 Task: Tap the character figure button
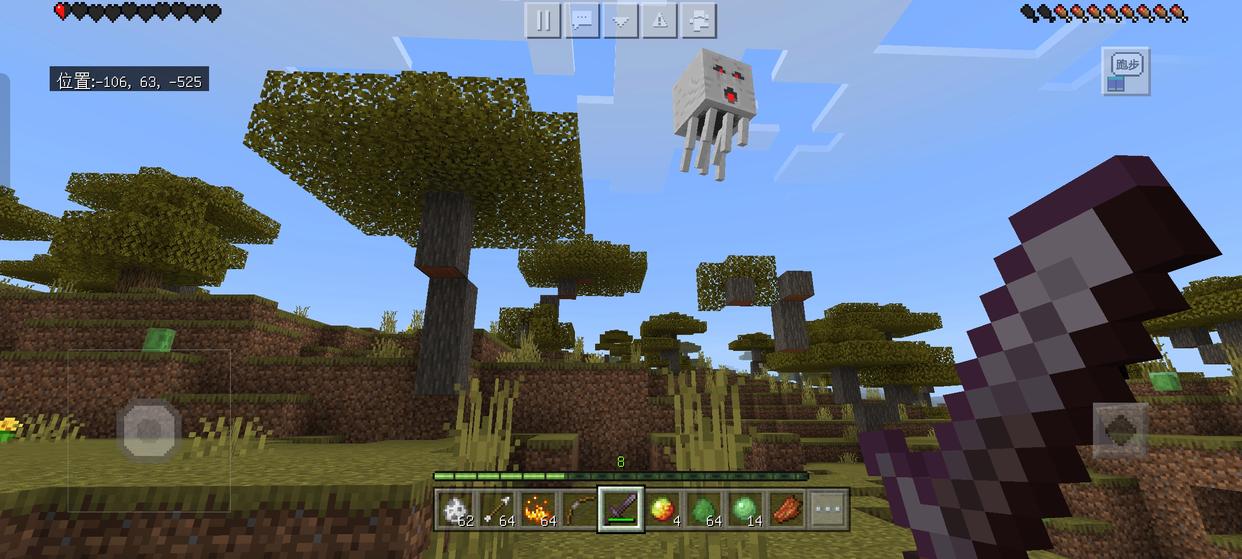click(699, 21)
